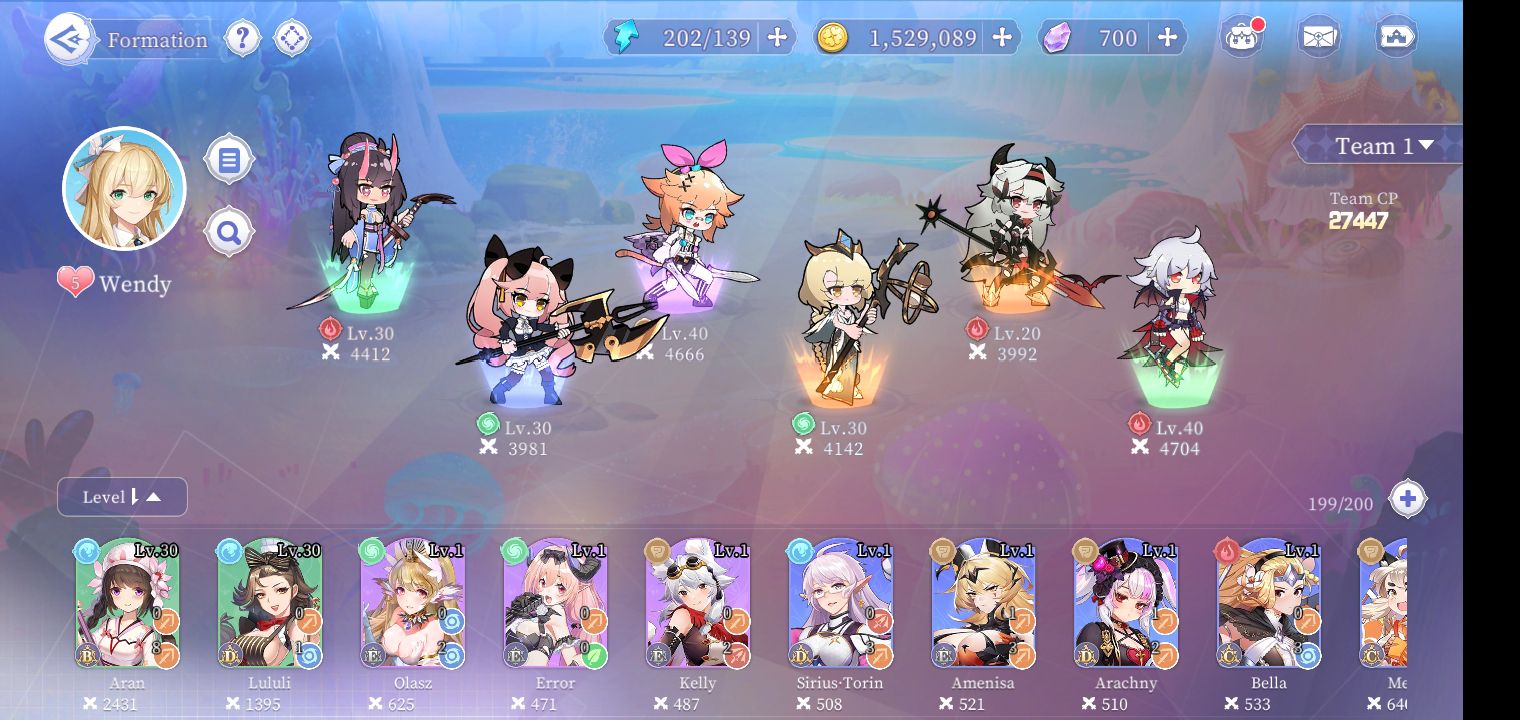
Task: Add gold coins using the plus button
Action: pyautogui.click(x=1001, y=38)
